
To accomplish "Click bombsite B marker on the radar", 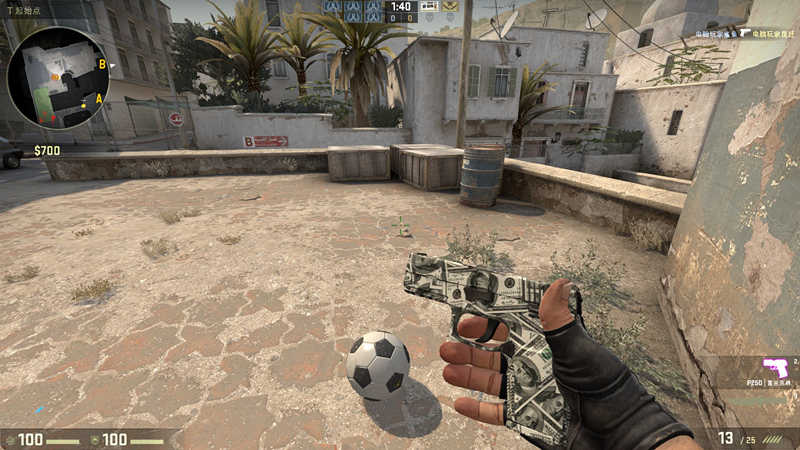I will tap(101, 65).
